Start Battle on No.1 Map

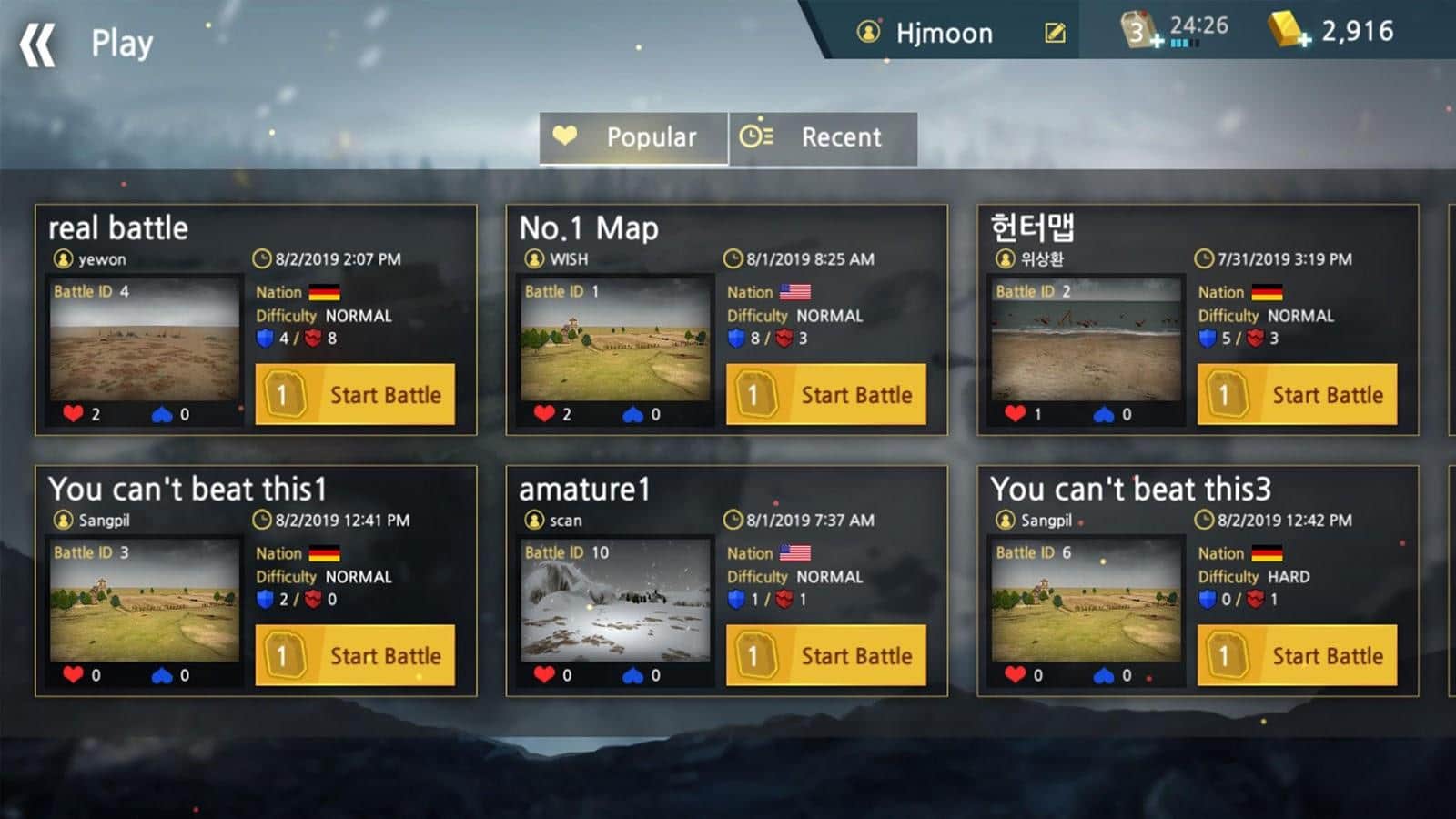[x=825, y=395]
